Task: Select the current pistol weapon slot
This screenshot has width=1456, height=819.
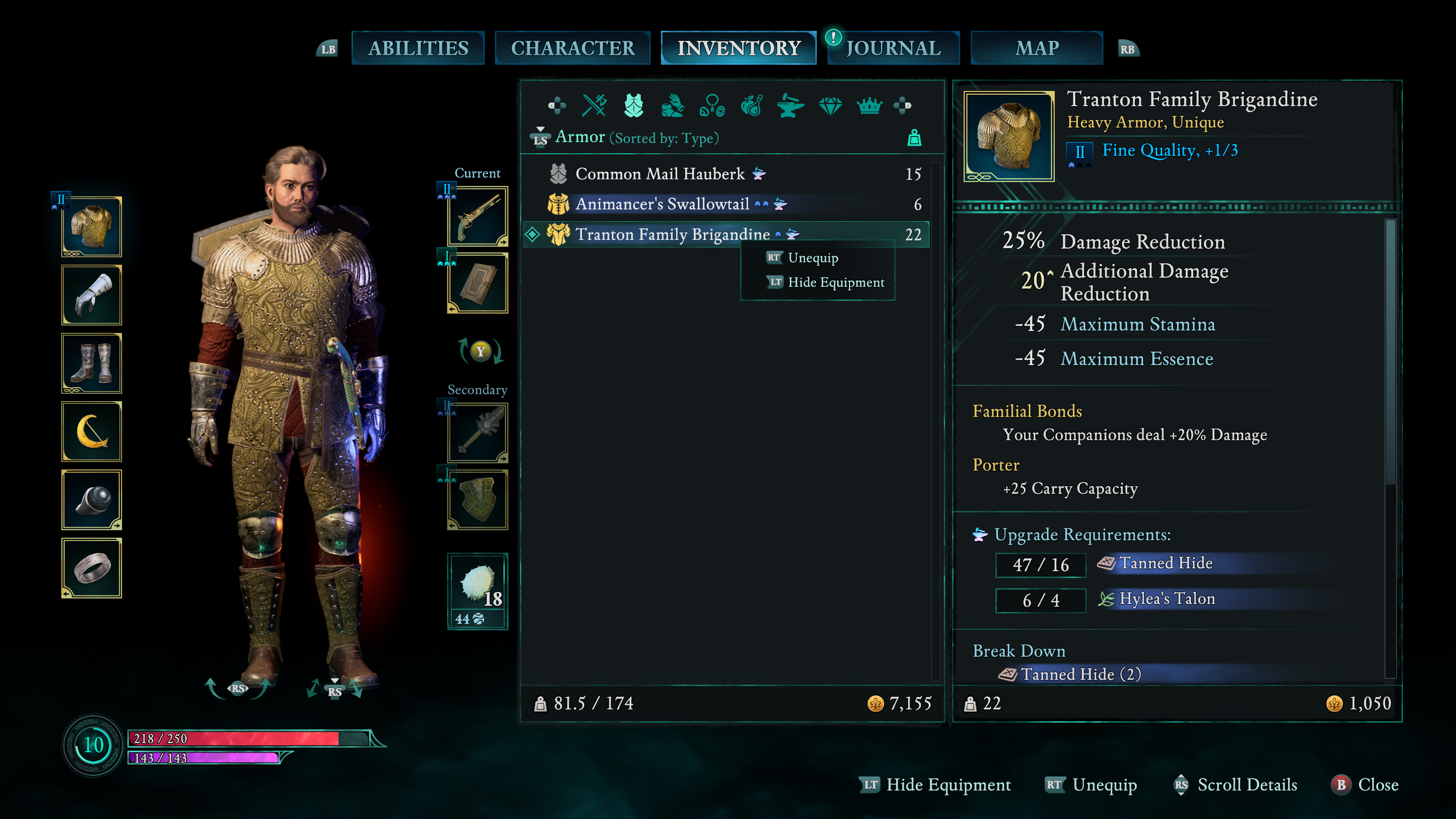Action: click(478, 217)
